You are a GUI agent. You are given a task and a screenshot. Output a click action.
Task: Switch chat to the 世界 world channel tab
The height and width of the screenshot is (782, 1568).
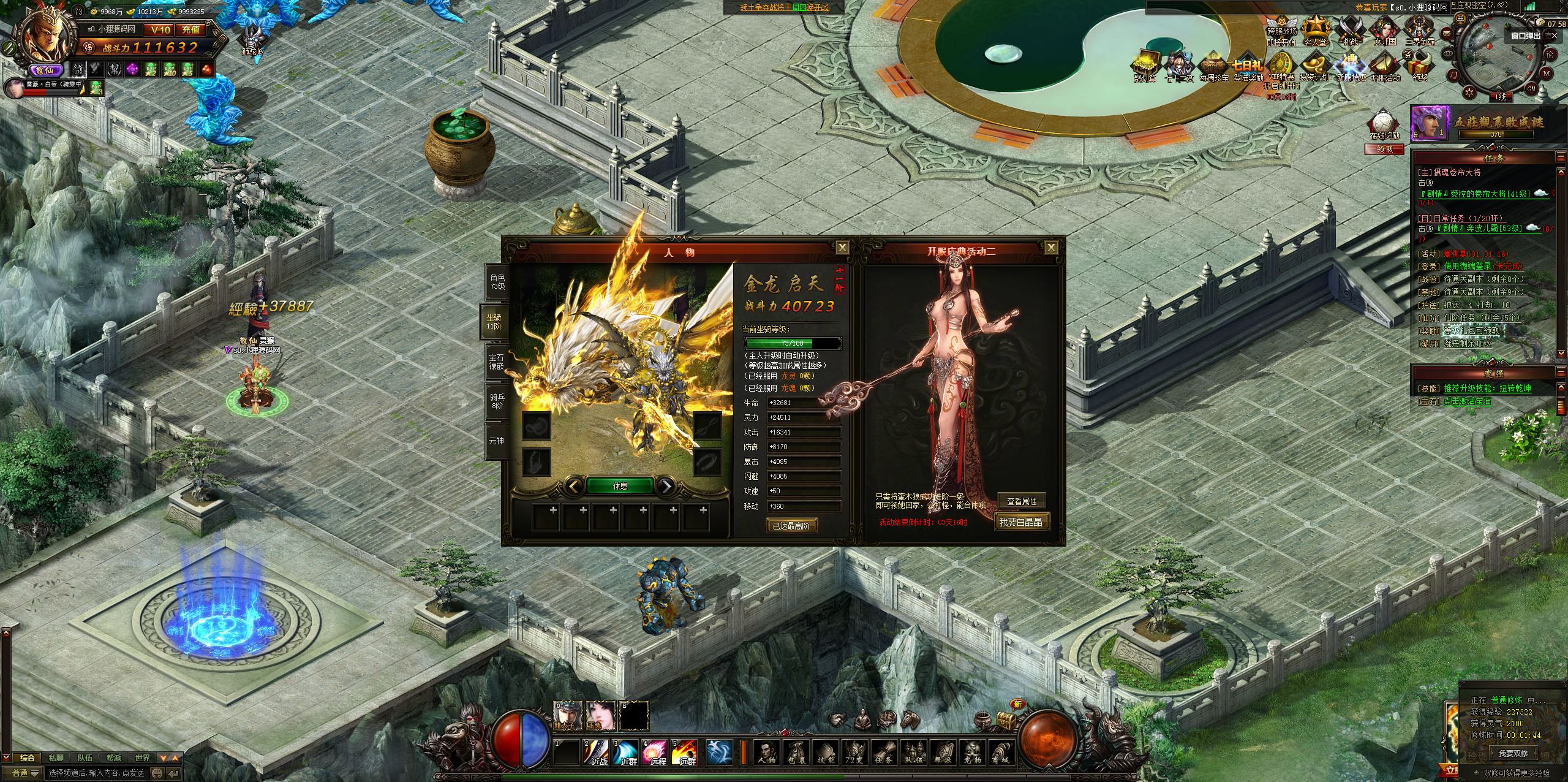(x=143, y=758)
